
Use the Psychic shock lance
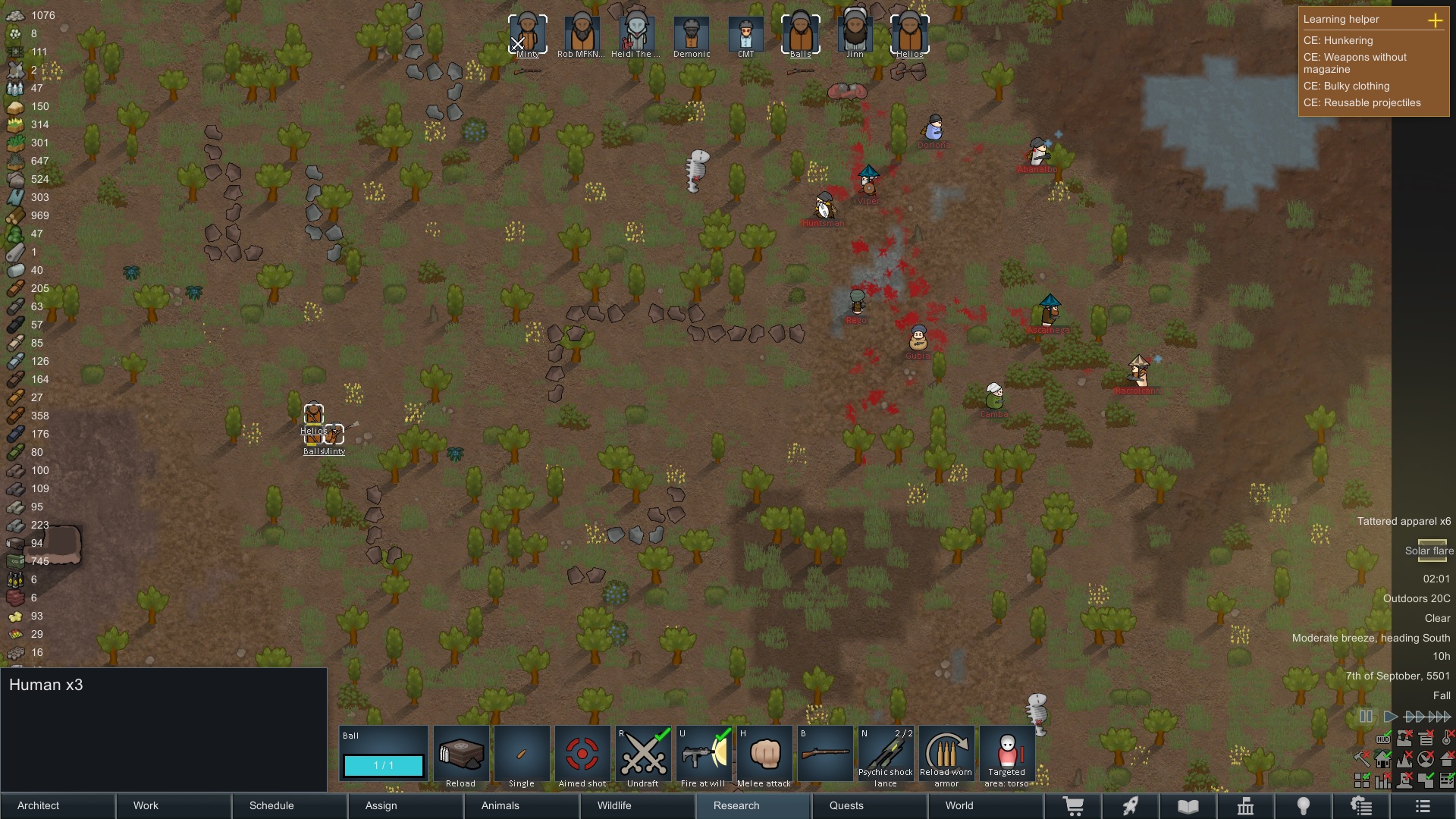[886, 755]
